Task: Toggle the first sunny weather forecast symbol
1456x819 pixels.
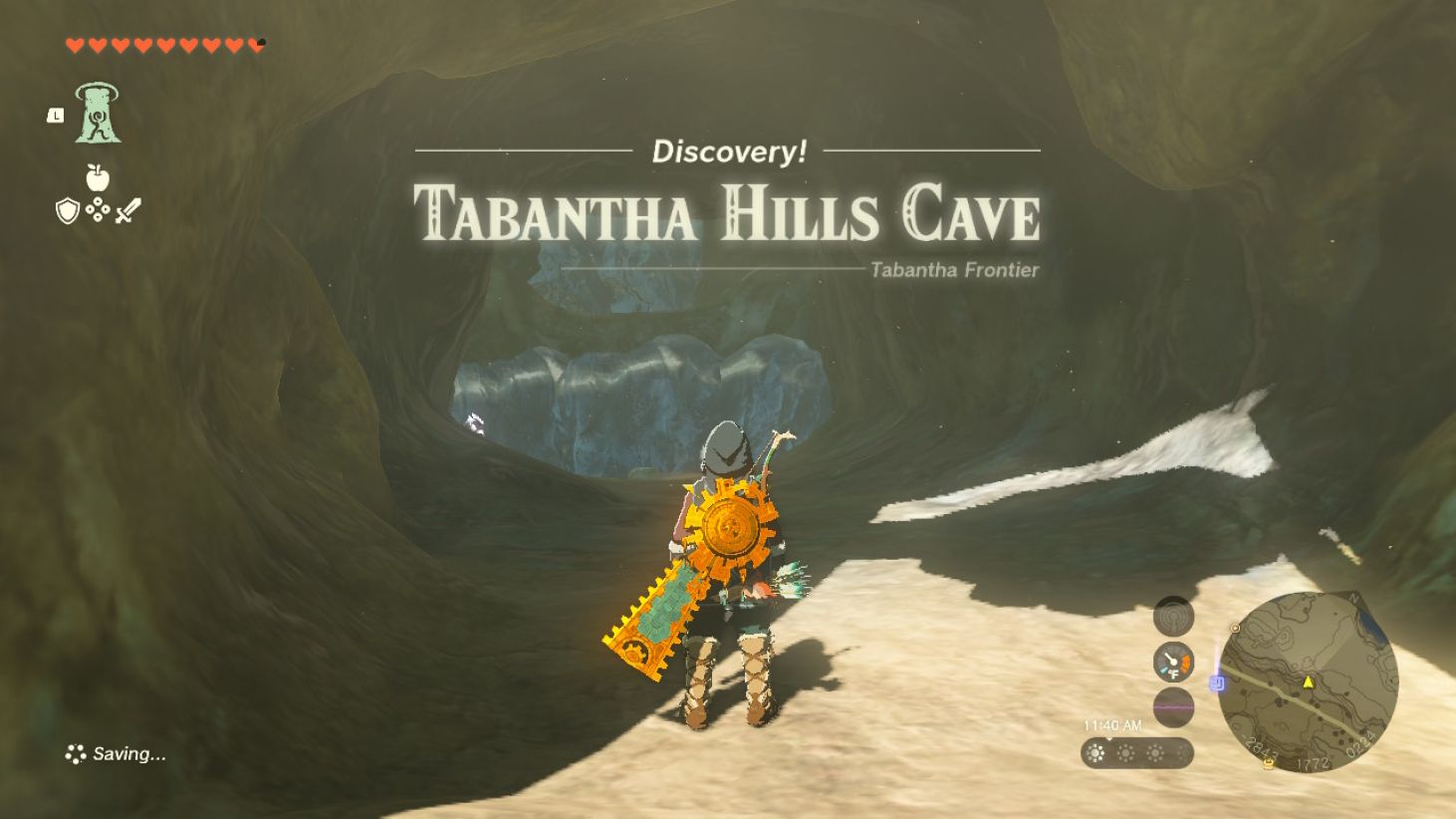Action: 1095,752
